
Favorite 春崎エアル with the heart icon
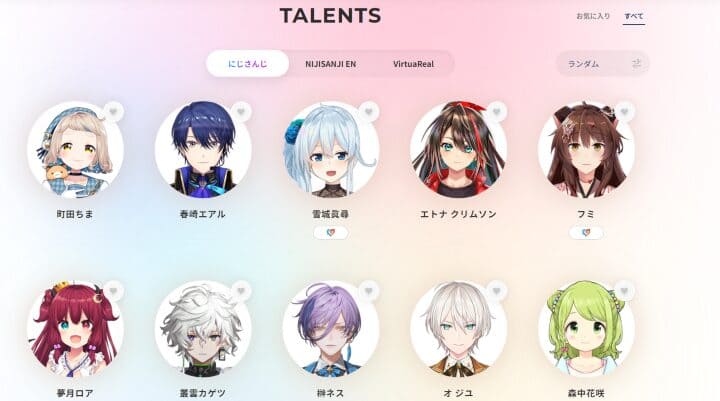(241, 111)
